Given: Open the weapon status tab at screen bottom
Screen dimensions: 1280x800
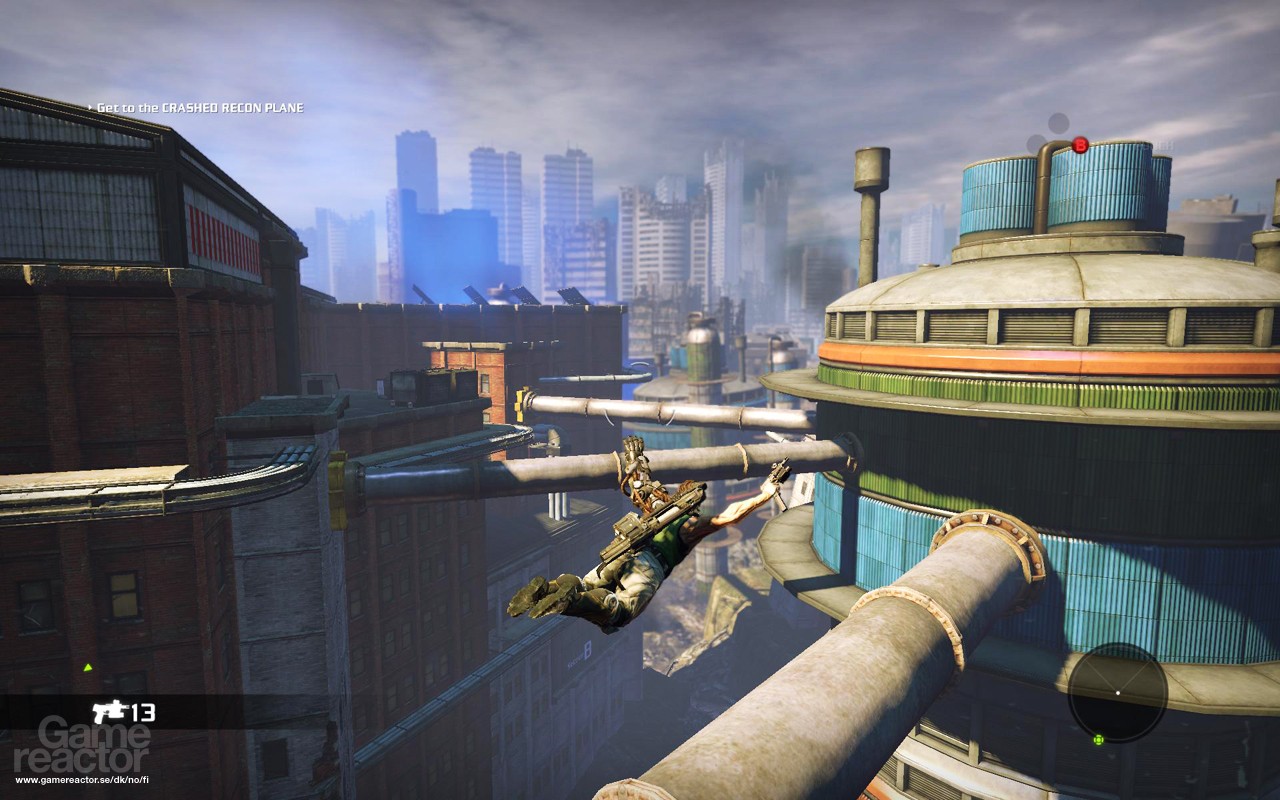Looking at the screenshot, I should [x=125, y=712].
